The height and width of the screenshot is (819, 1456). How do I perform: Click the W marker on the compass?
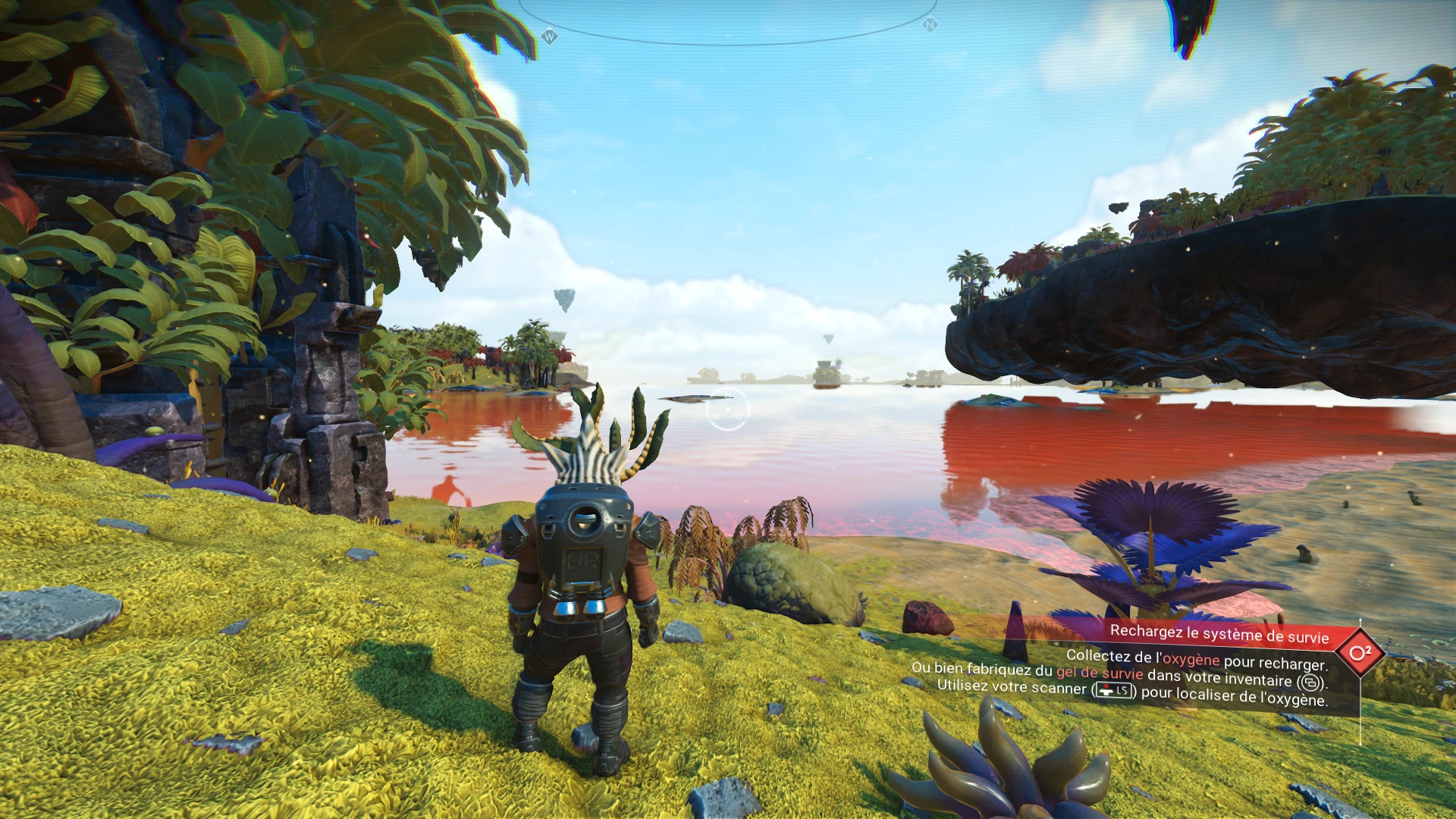point(549,36)
